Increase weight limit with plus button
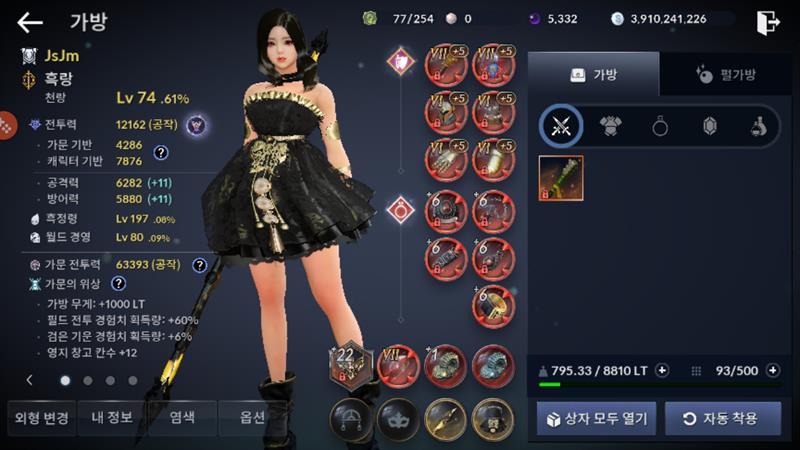 [662, 370]
